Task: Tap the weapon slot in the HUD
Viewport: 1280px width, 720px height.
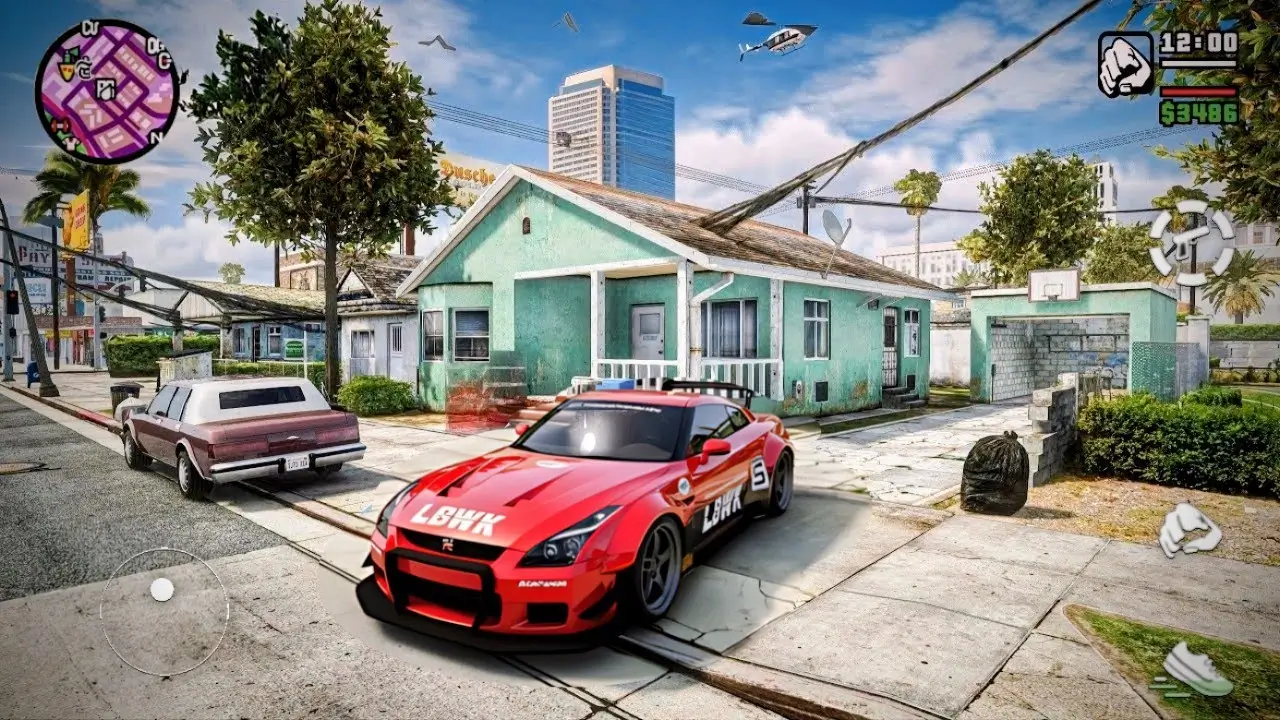Action: coord(1125,62)
